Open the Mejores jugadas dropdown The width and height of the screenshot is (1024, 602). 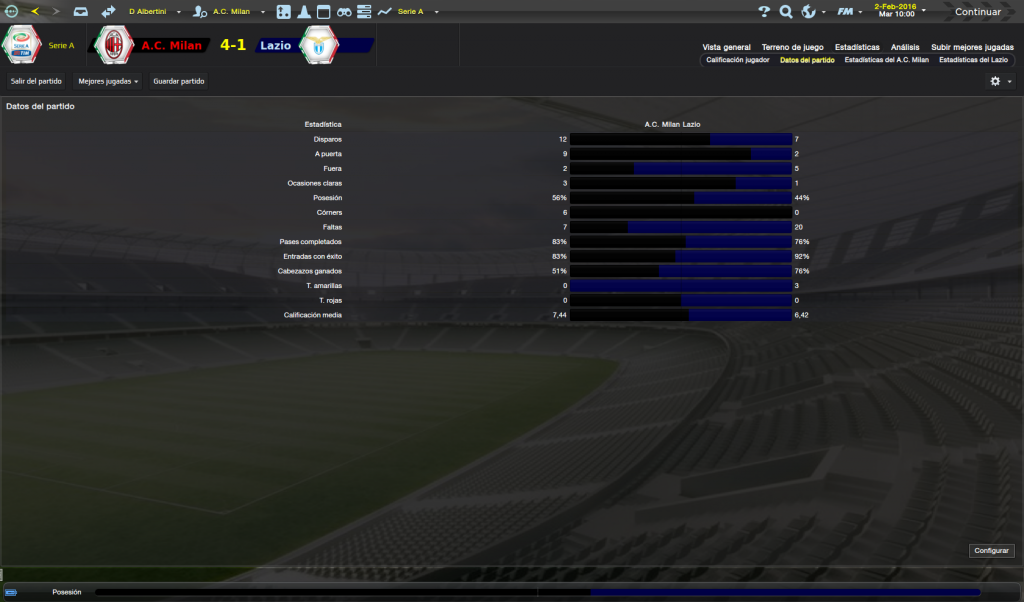tap(108, 80)
